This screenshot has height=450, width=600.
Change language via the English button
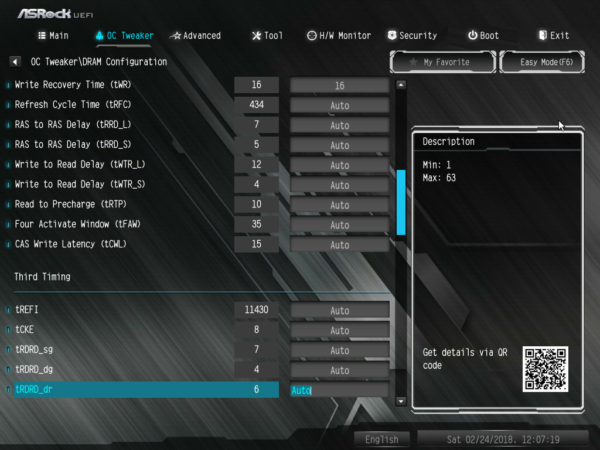381,439
